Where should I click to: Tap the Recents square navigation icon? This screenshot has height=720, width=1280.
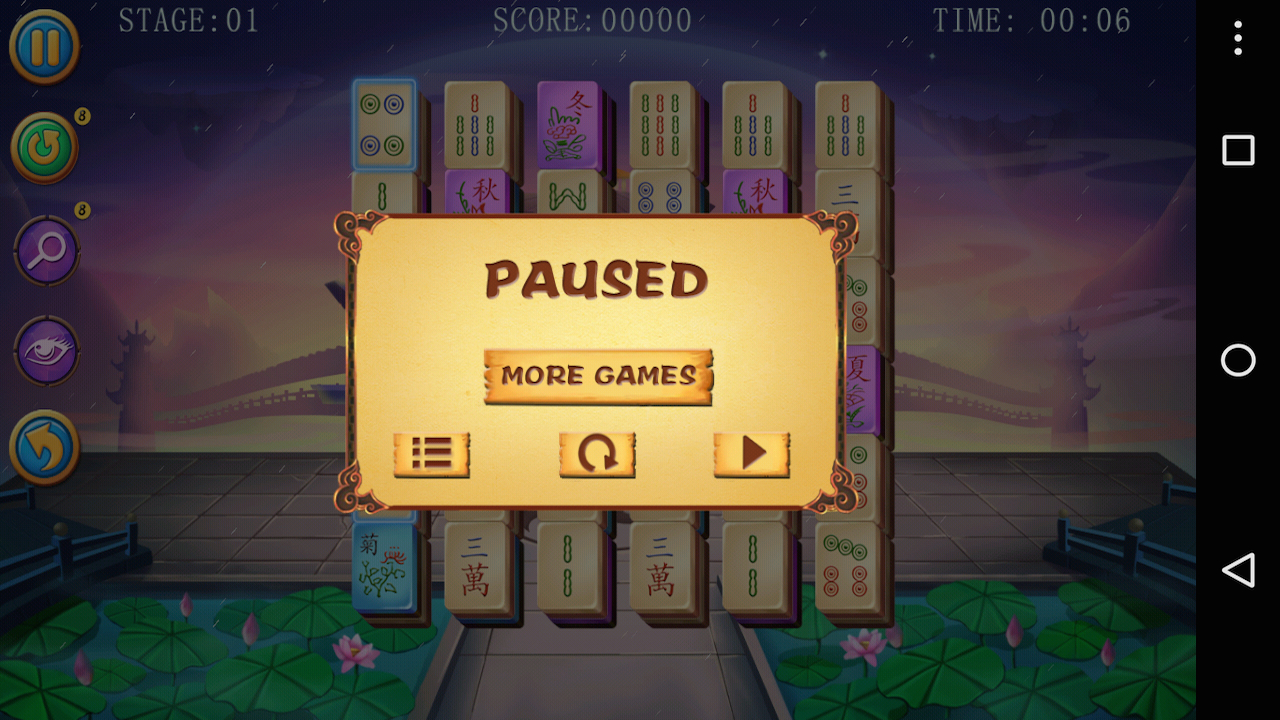[x=1237, y=150]
